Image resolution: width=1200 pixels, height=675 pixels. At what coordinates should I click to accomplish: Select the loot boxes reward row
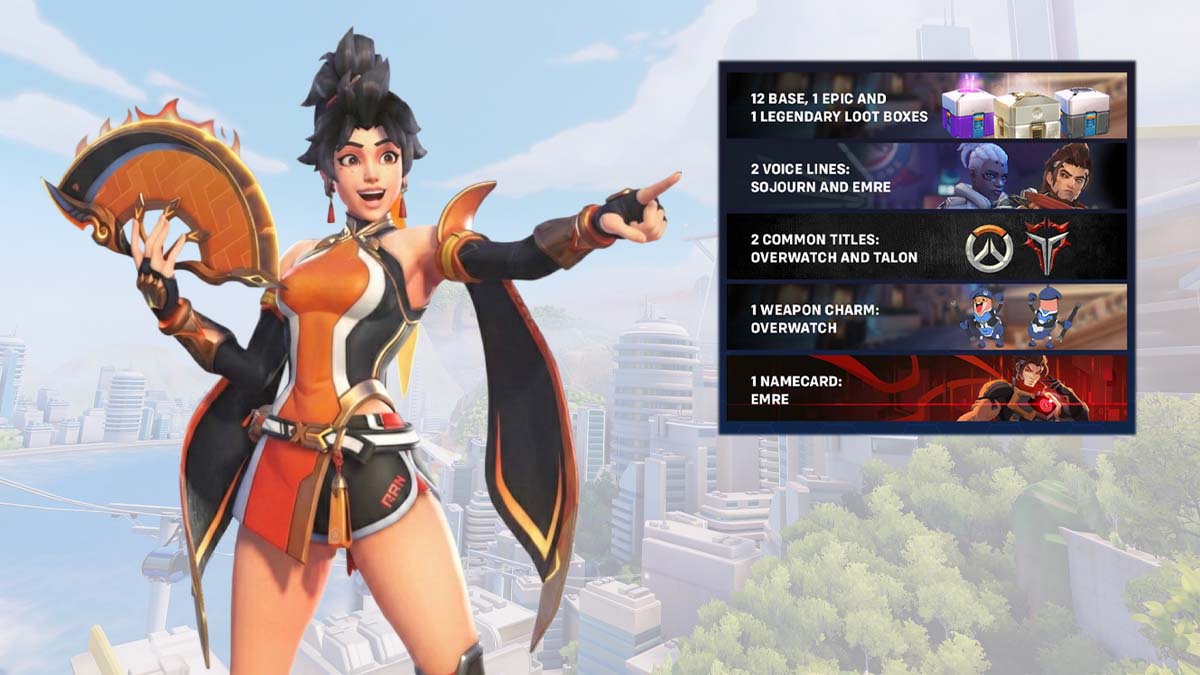[926, 106]
